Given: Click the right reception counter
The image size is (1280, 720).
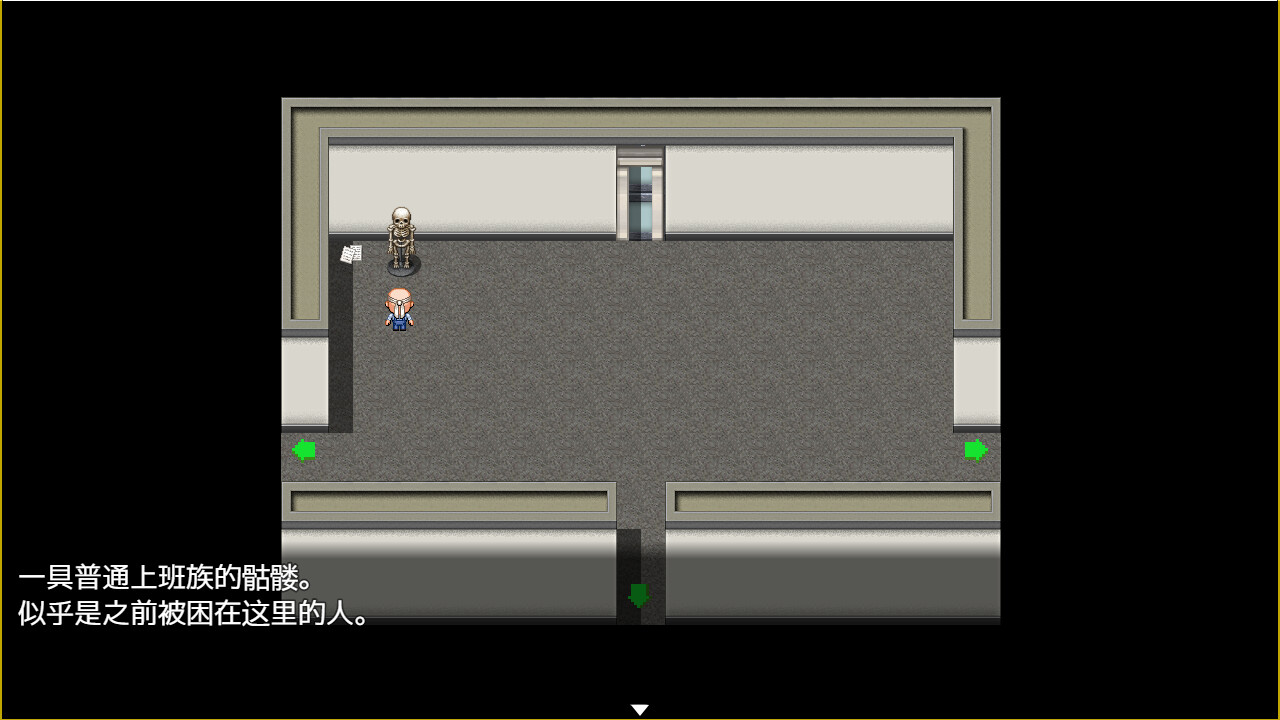Looking at the screenshot, I should coord(830,500).
